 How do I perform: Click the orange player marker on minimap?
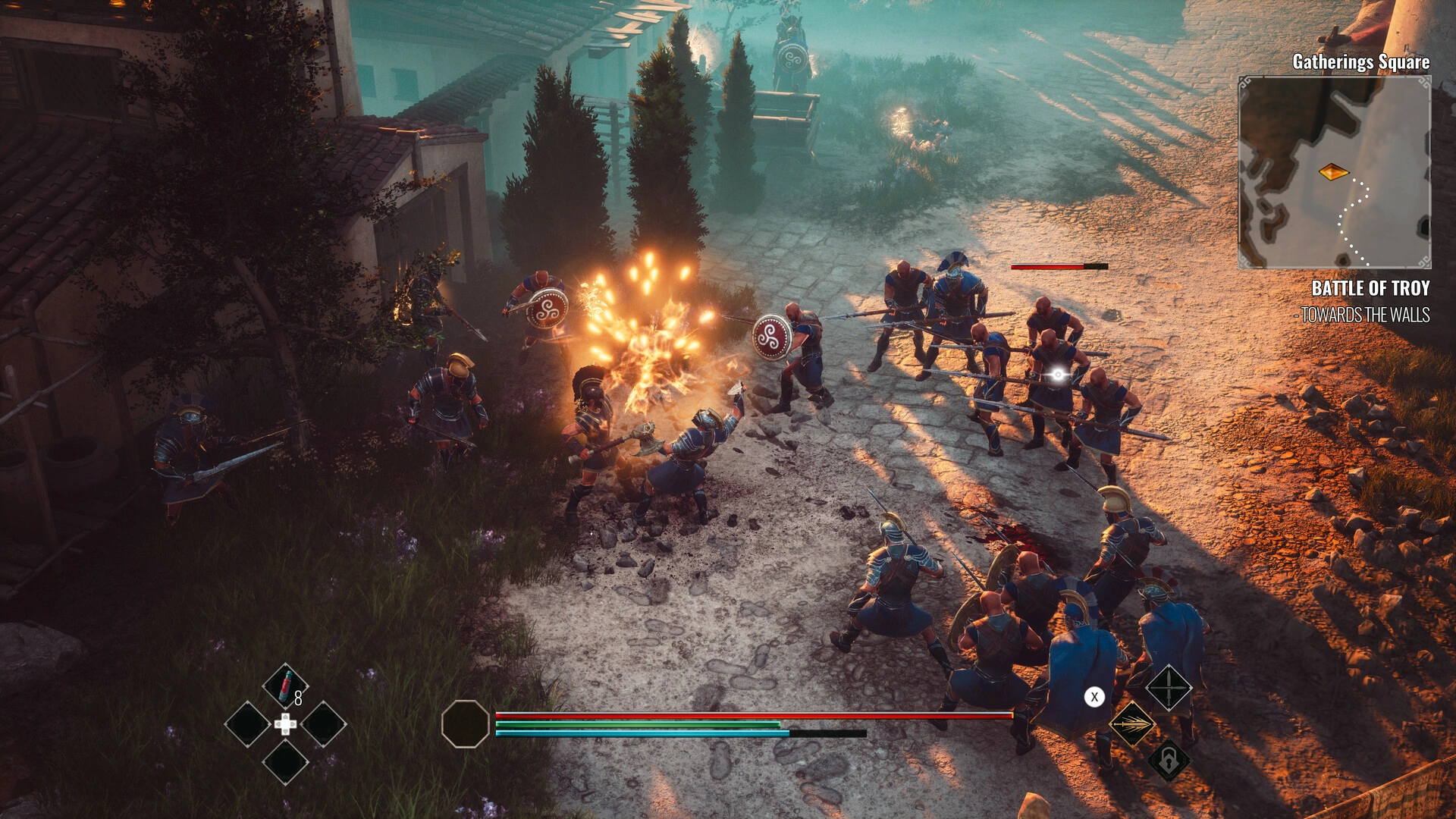pyautogui.click(x=1333, y=172)
